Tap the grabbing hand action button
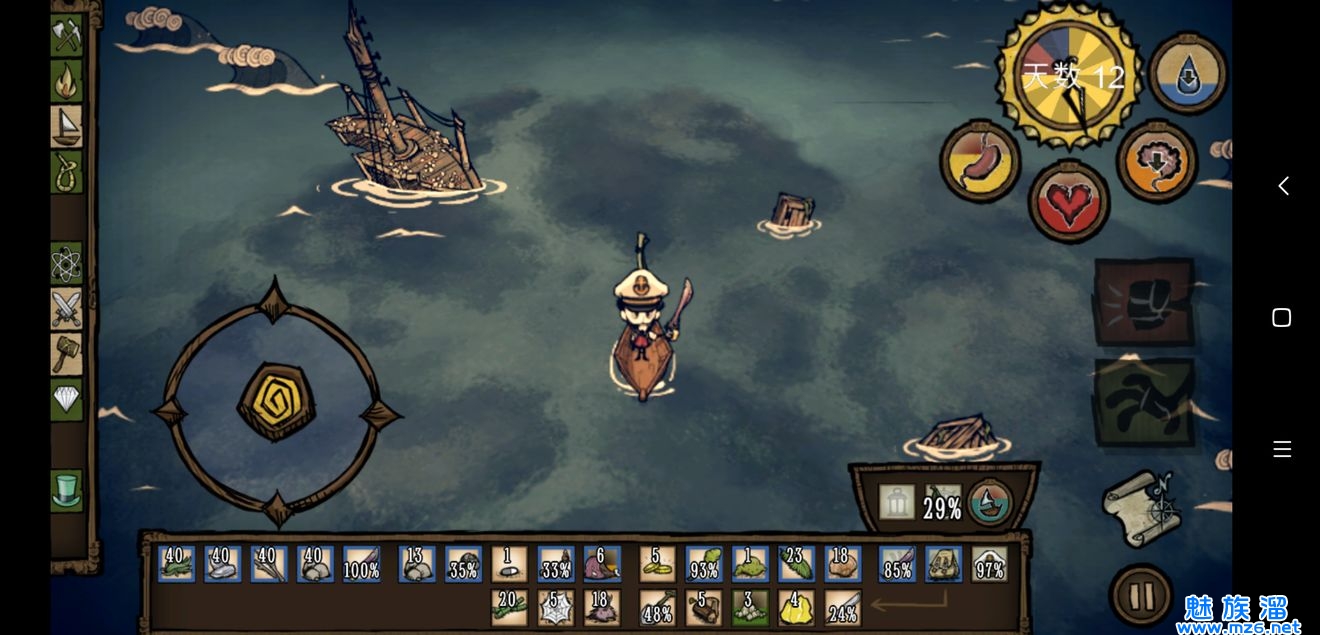The height and width of the screenshot is (635, 1320). pyautogui.click(x=1145, y=402)
